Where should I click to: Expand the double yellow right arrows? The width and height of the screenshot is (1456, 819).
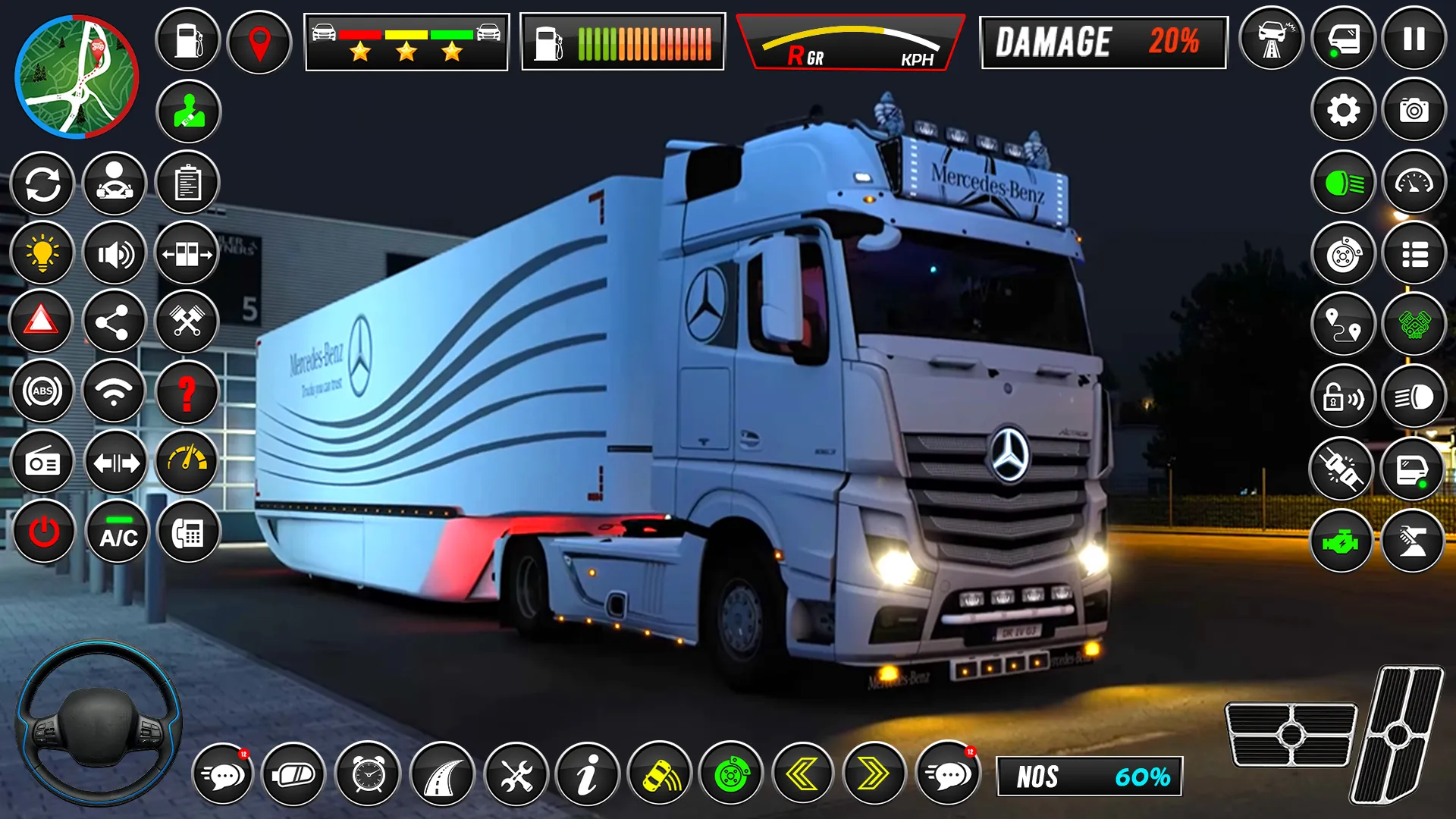pos(872,774)
